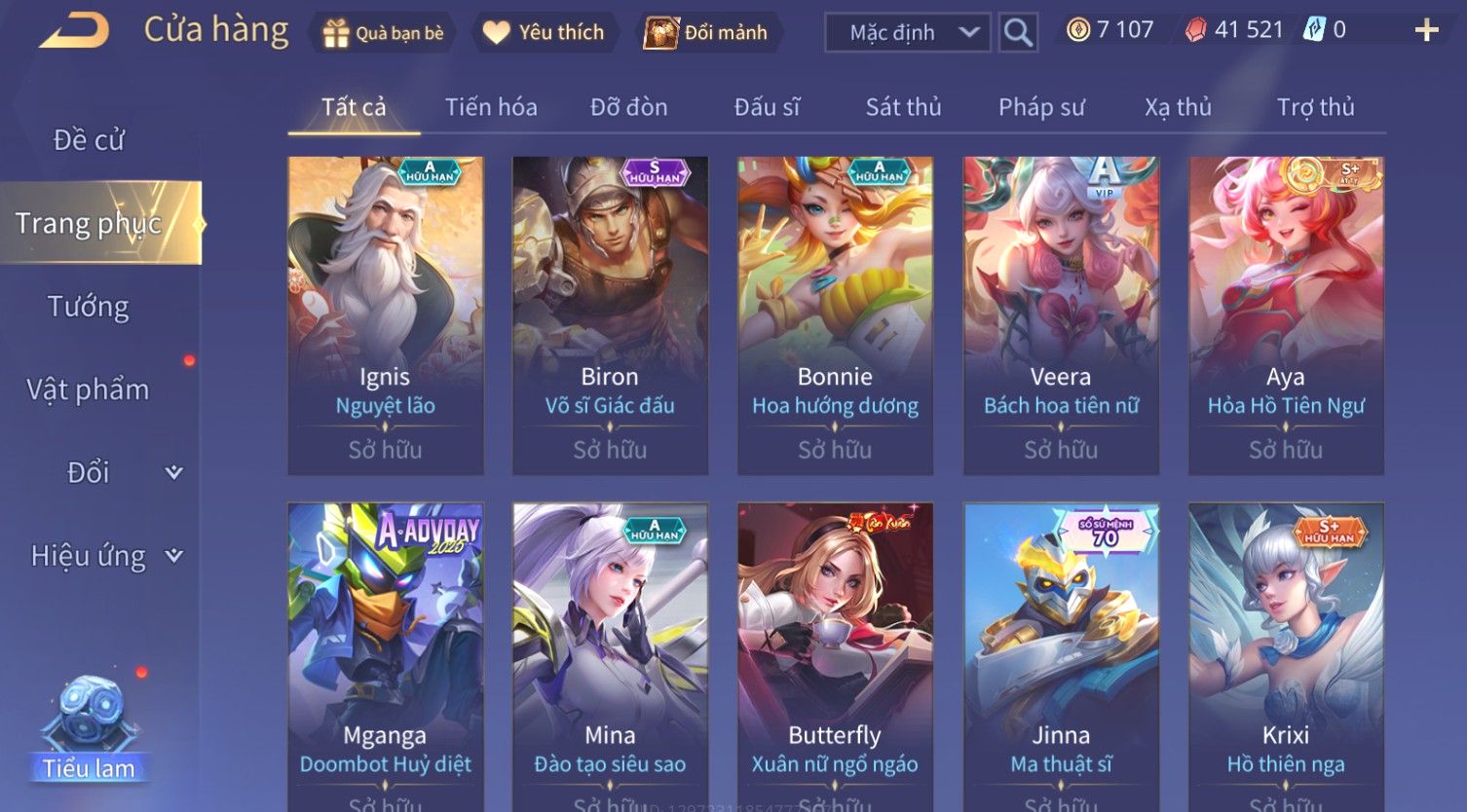This screenshot has width=1467, height=812.
Task: Go to the Vật phẩm section
Action: [x=89, y=389]
